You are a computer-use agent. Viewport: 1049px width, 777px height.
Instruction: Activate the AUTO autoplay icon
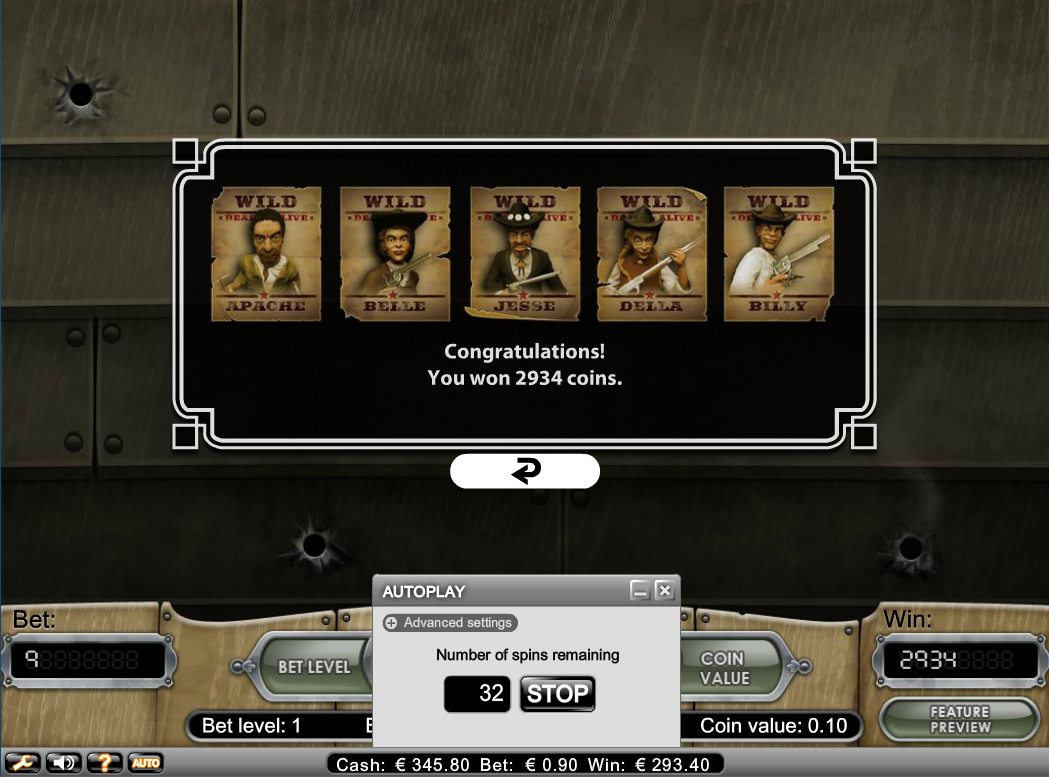(x=146, y=763)
